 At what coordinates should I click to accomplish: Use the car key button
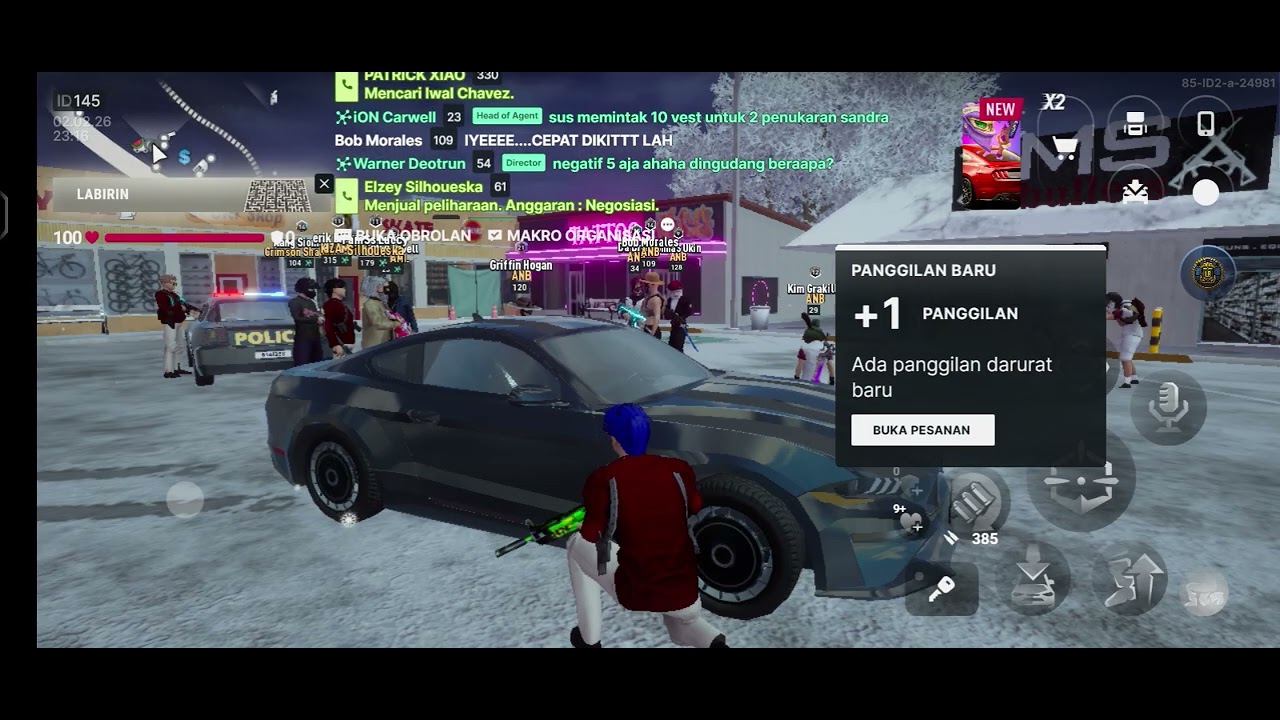(941, 589)
